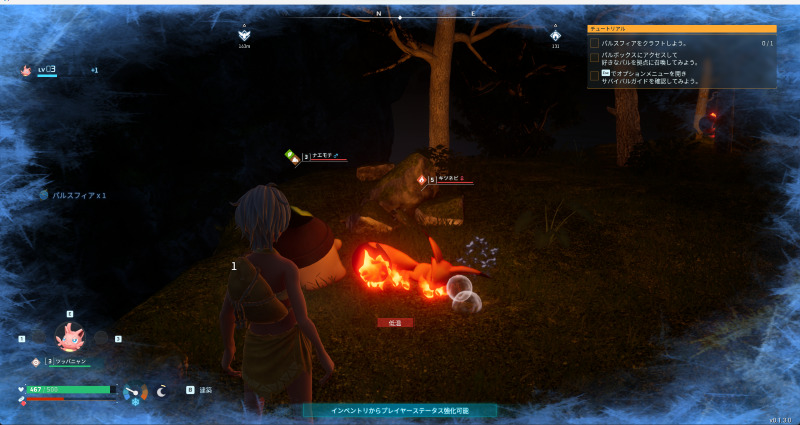The image size is (800, 425).
Task: Click the インベントリからプレイヤーステータス強化可能 notification
Action: pyautogui.click(x=400, y=410)
